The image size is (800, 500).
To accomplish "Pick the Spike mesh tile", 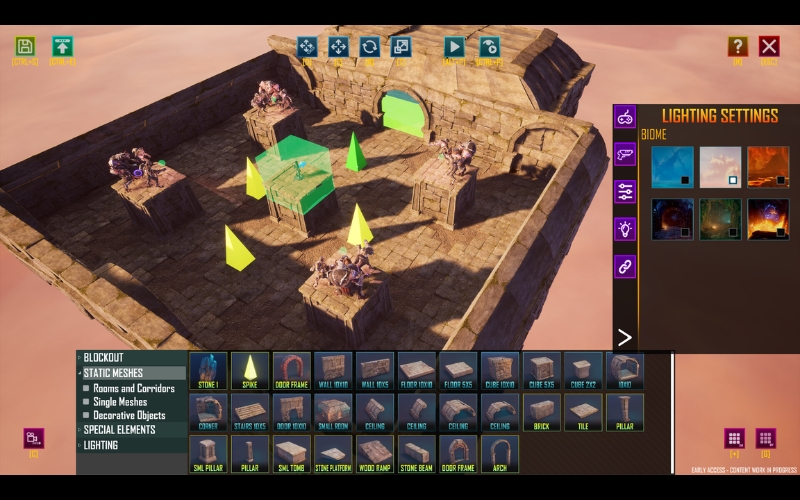I will 250,371.
